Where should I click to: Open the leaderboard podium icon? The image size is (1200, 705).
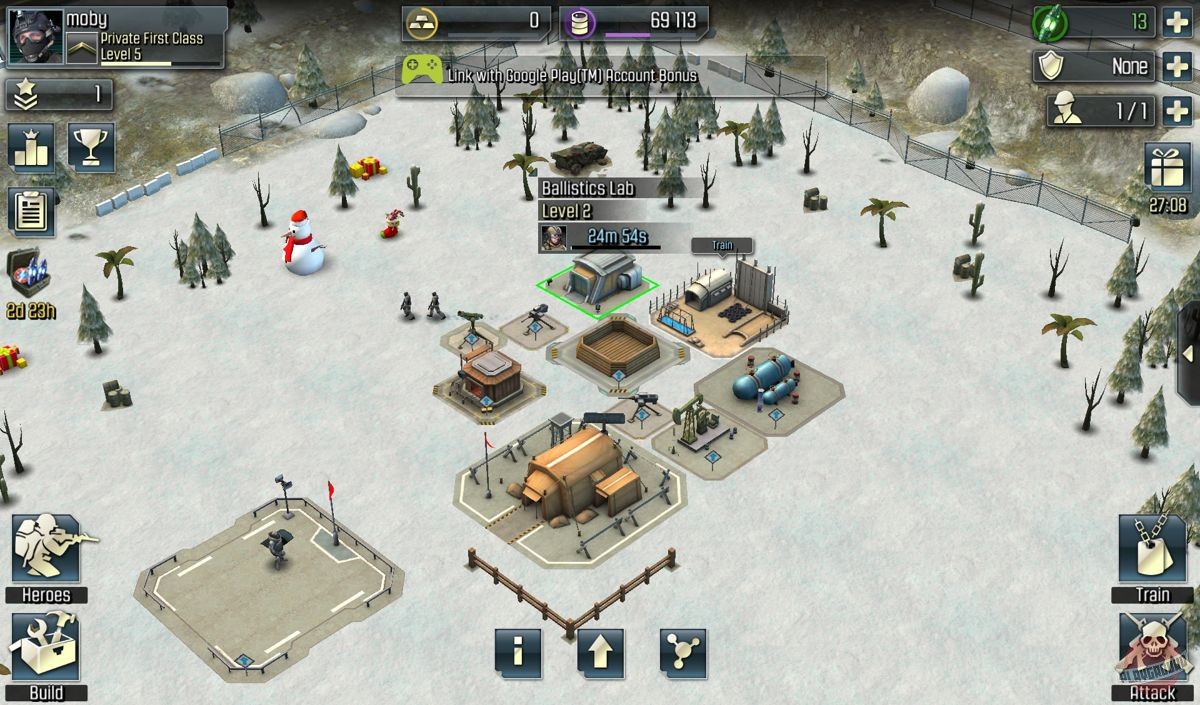31,148
